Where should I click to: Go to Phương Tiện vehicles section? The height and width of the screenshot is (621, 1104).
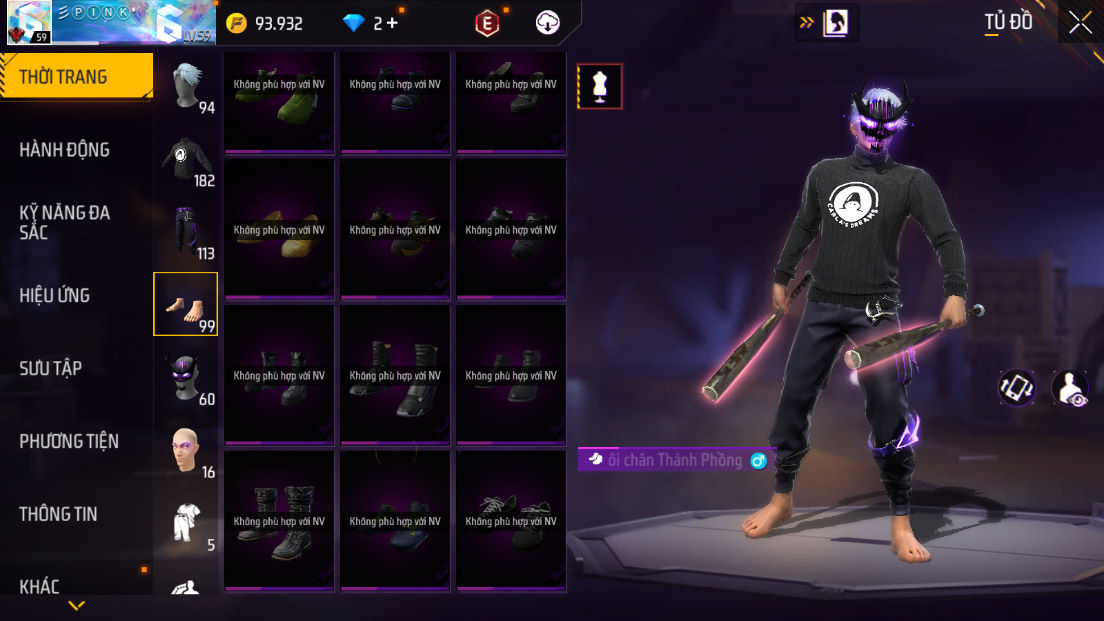(x=69, y=441)
